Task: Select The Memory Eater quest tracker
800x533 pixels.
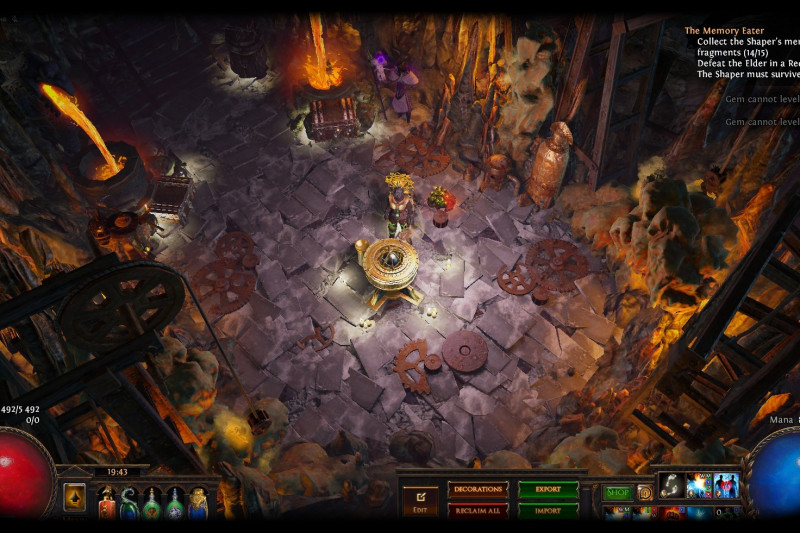Action: click(x=724, y=31)
